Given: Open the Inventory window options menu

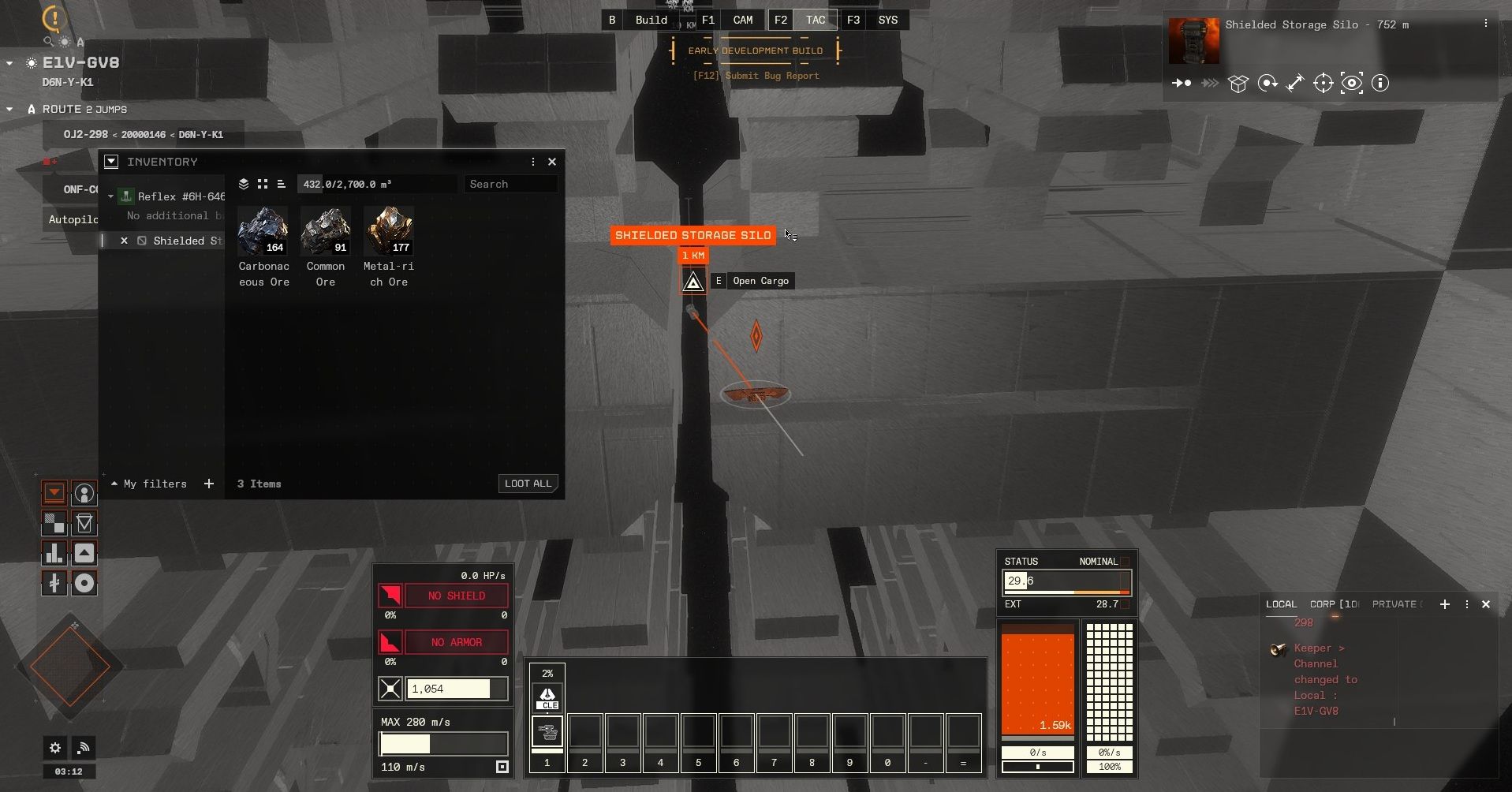Looking at the screenshot, I should tap(533, 162).
